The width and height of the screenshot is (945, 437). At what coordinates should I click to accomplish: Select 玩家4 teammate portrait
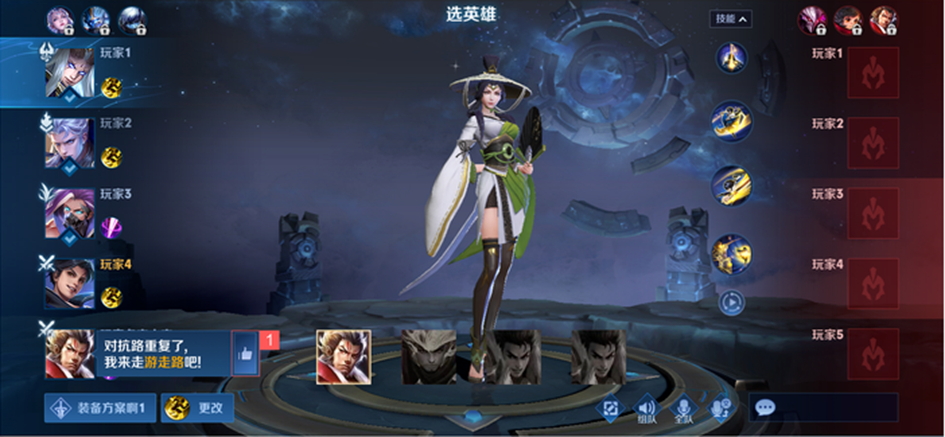68,284
